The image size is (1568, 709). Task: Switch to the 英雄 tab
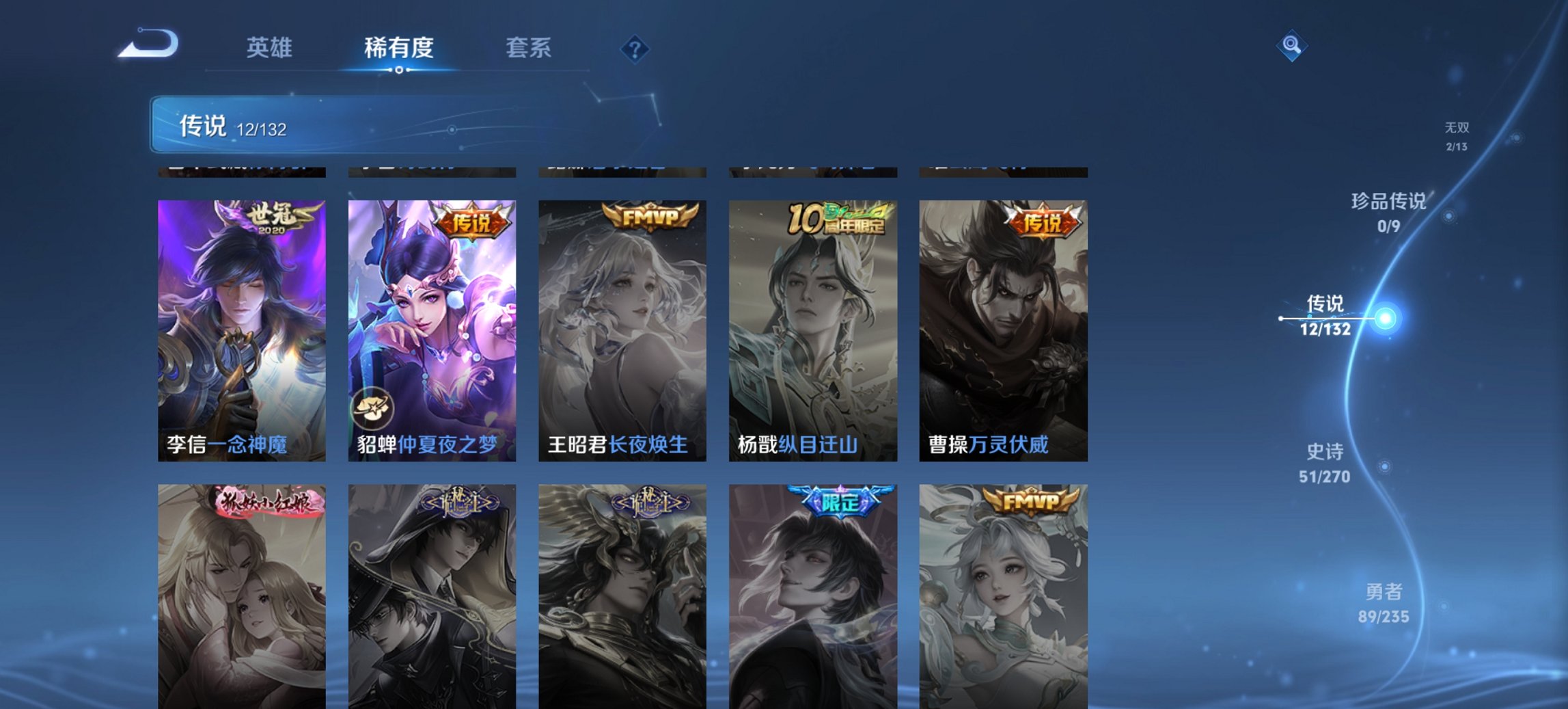point(271,48)
